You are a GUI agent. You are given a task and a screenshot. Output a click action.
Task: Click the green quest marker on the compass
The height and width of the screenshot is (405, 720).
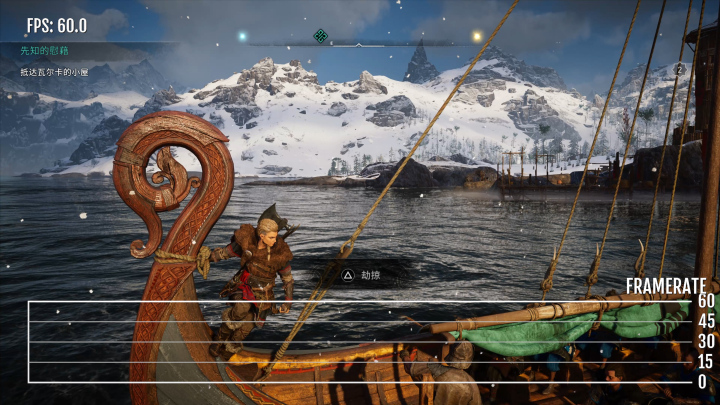click(320, 36)
